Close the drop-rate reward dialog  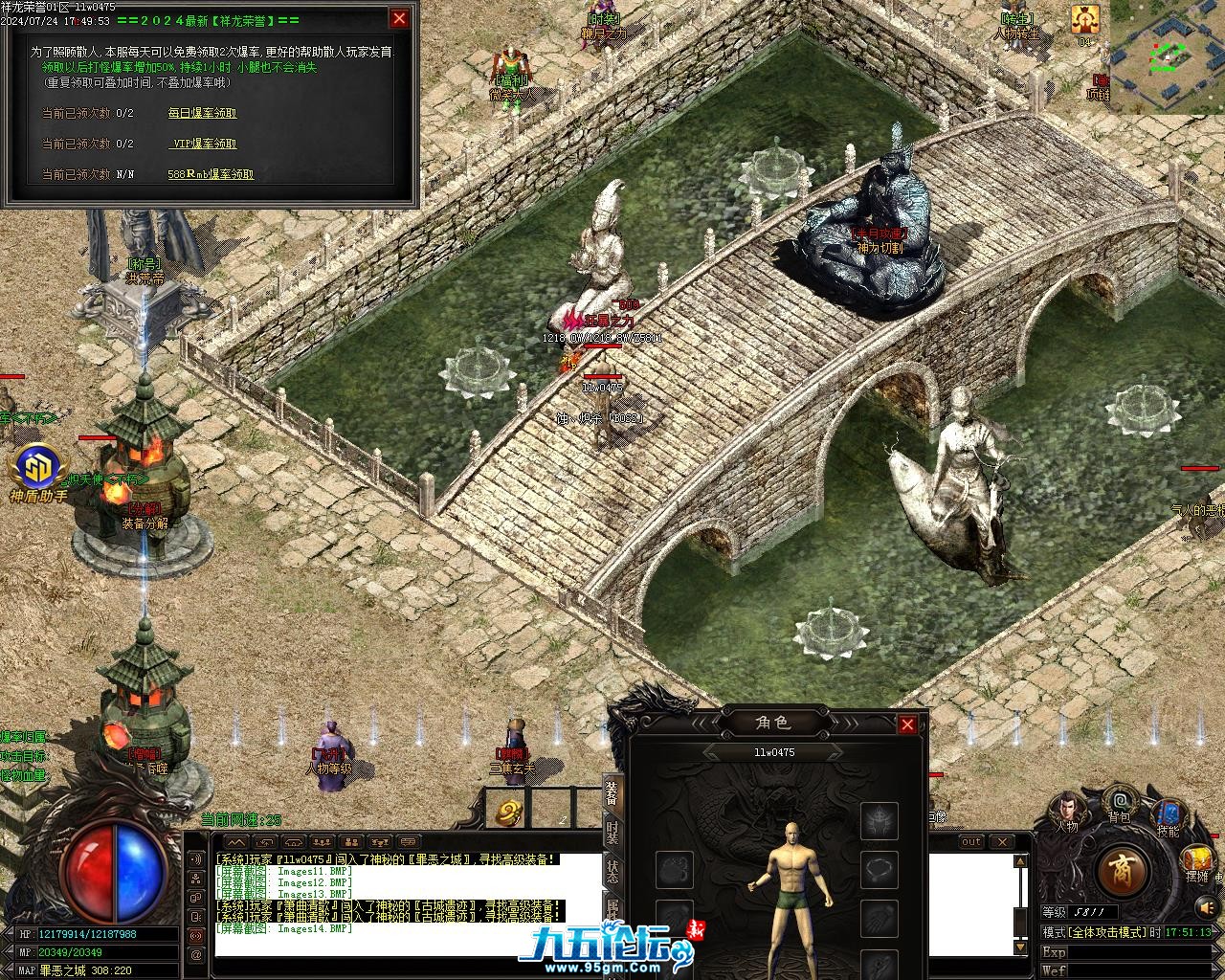[x=399, y=18]
